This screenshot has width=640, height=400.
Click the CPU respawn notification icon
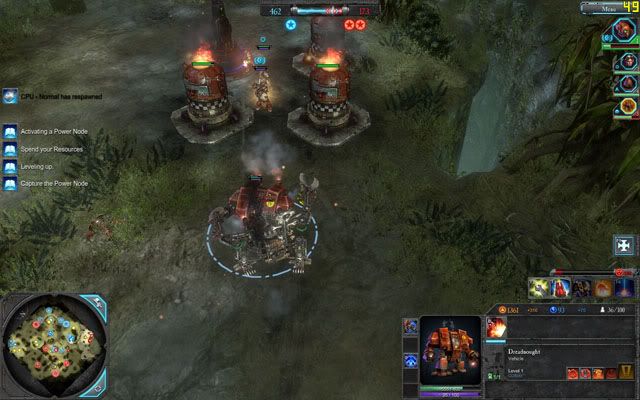click(x=10, y=96)
